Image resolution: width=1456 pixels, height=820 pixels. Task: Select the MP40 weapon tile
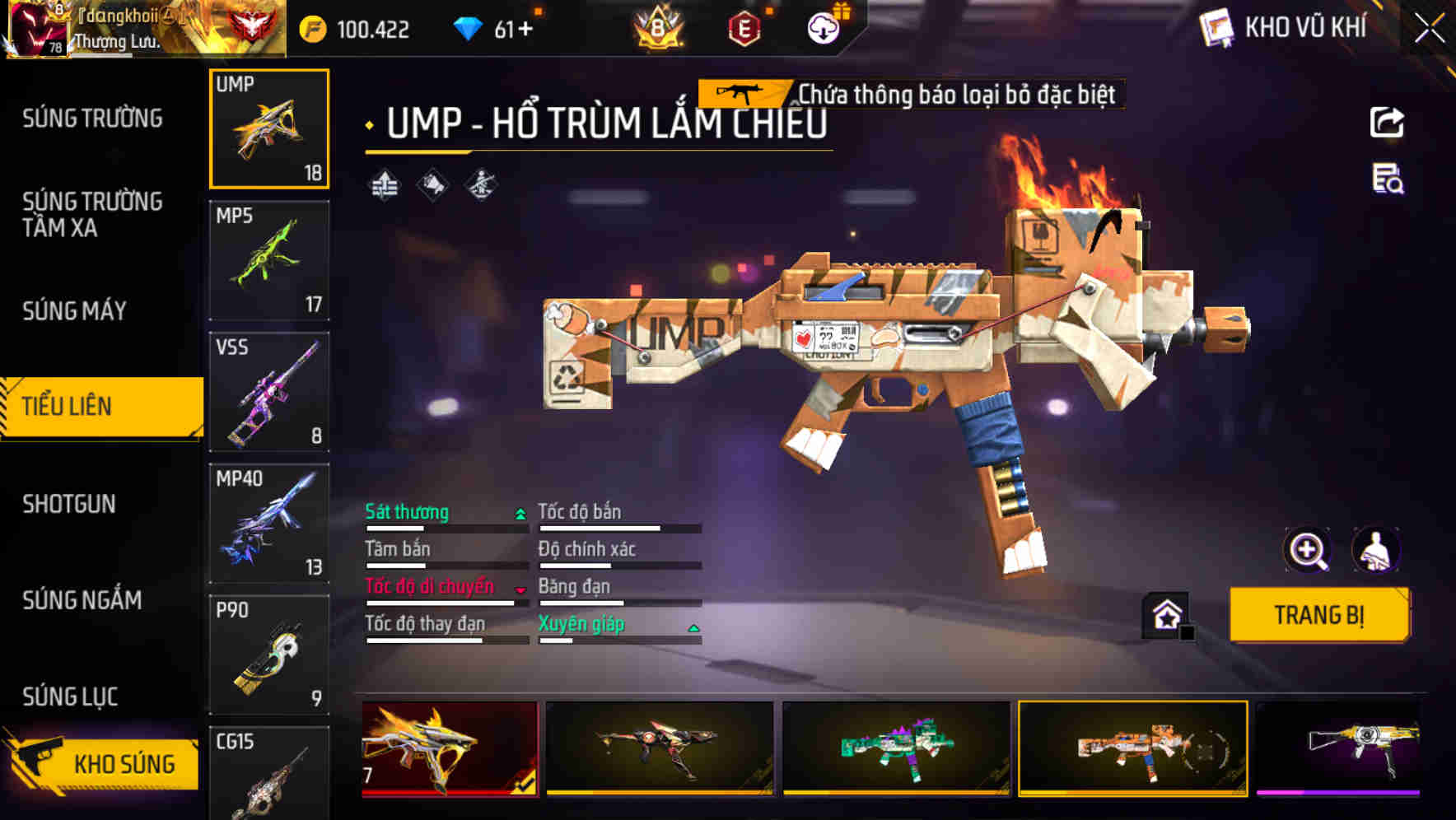click(x=269, y=524)
